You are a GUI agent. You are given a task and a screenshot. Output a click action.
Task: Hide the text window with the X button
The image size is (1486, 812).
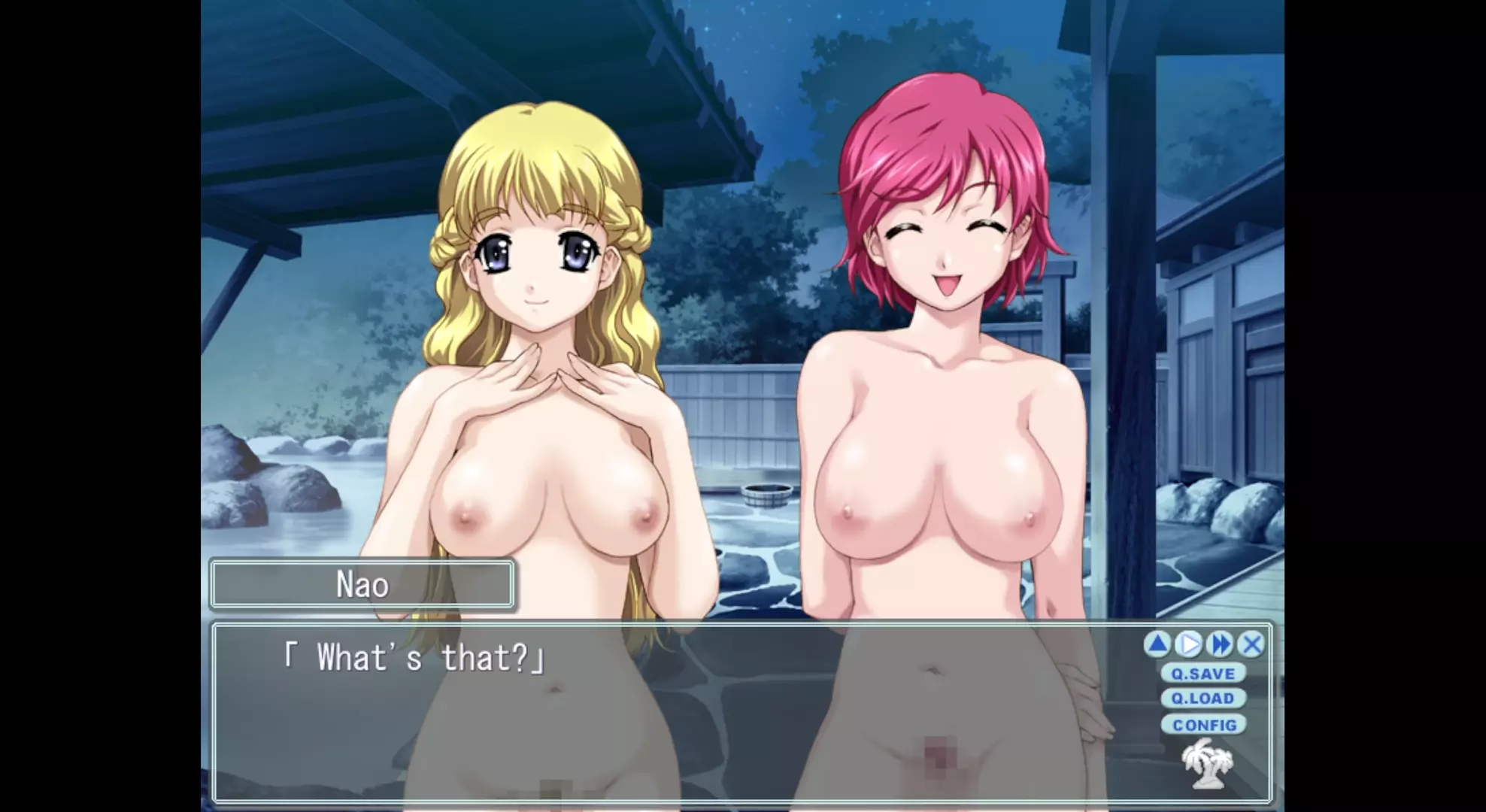(1252, 644)
